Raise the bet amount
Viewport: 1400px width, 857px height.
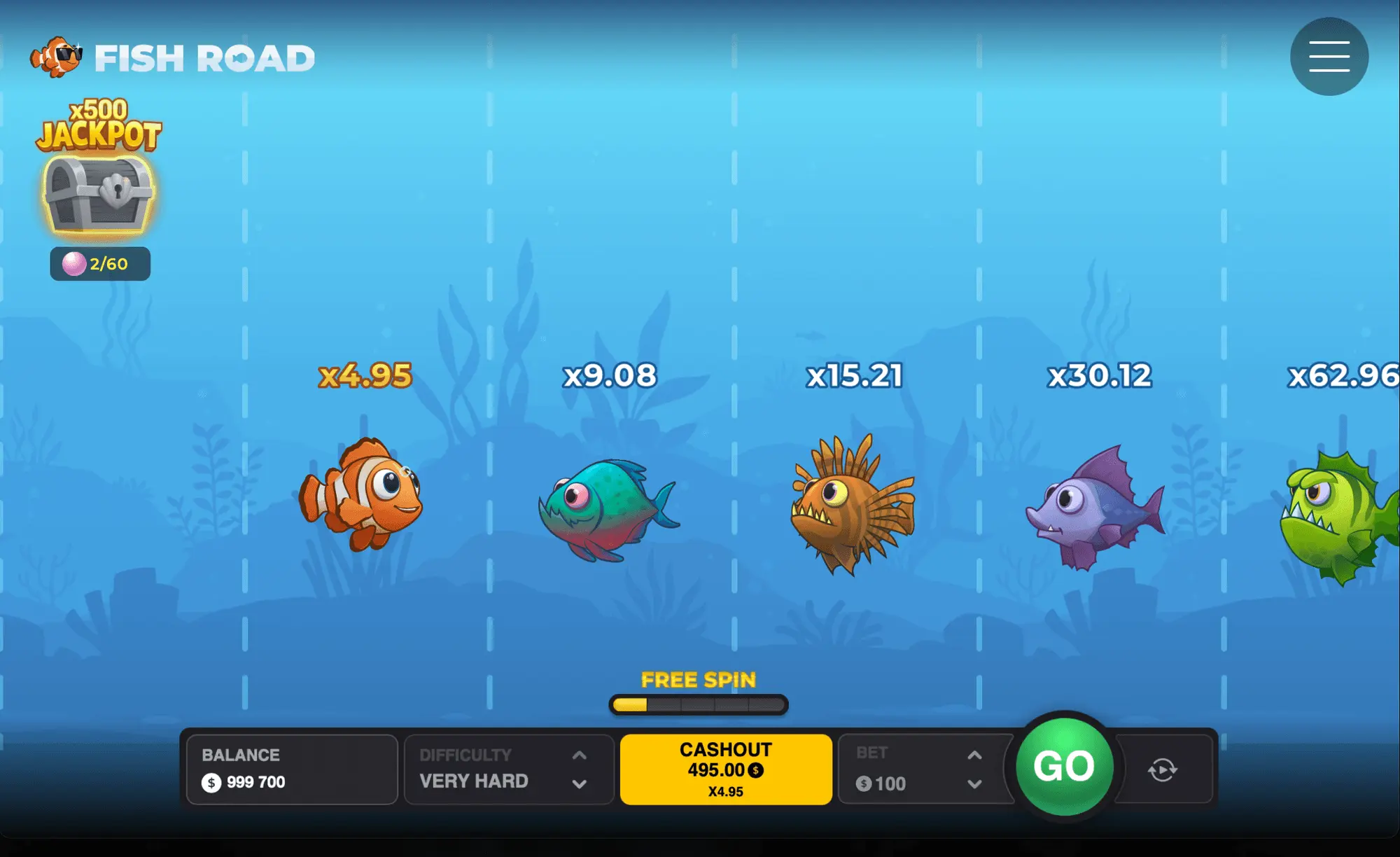(x=974, y=755)
